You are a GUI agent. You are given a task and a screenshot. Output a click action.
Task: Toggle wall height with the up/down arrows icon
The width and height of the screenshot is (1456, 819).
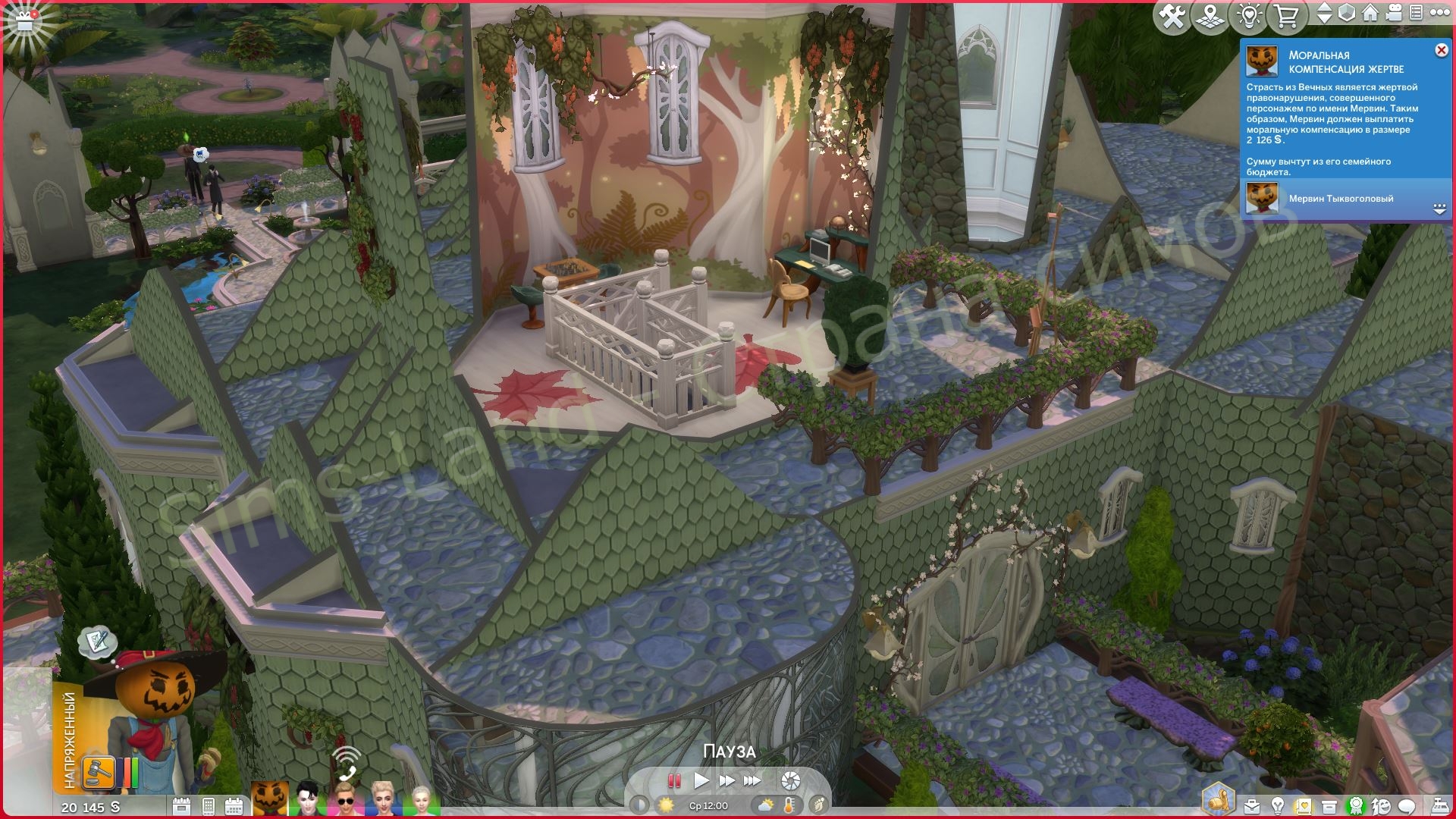pyautogui.click(x=1325, y=14)
